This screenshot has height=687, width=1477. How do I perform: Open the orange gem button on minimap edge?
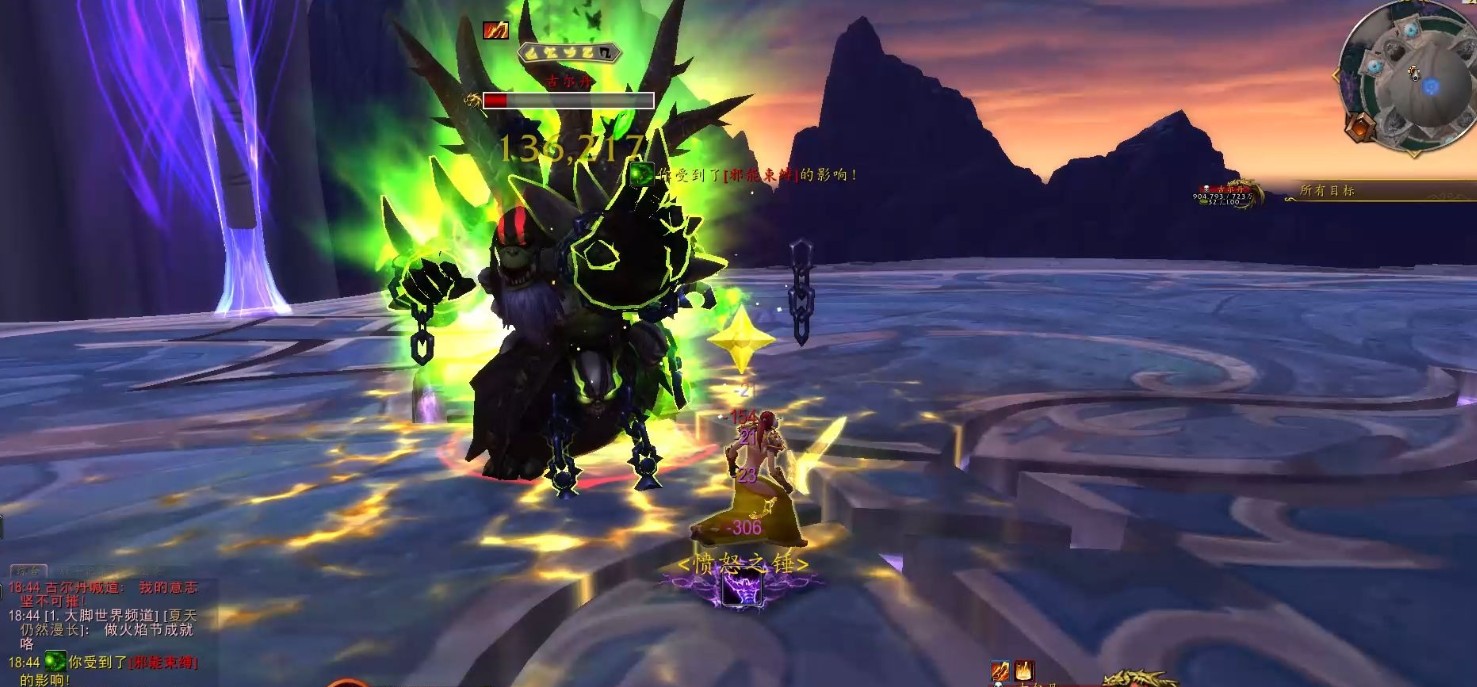tap(1358, 128)
